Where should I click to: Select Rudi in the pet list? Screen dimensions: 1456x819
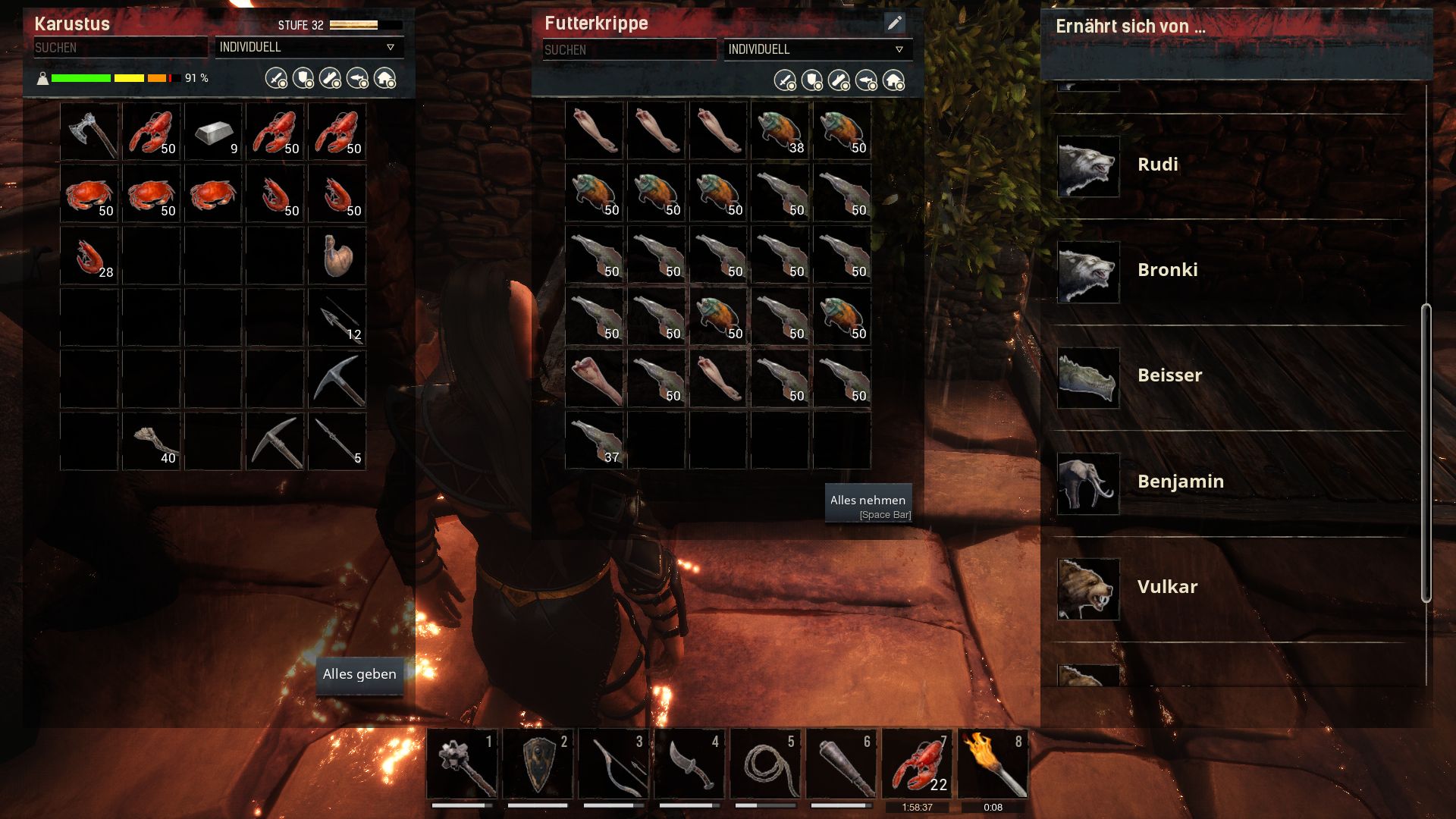[x=1156, y=165]
